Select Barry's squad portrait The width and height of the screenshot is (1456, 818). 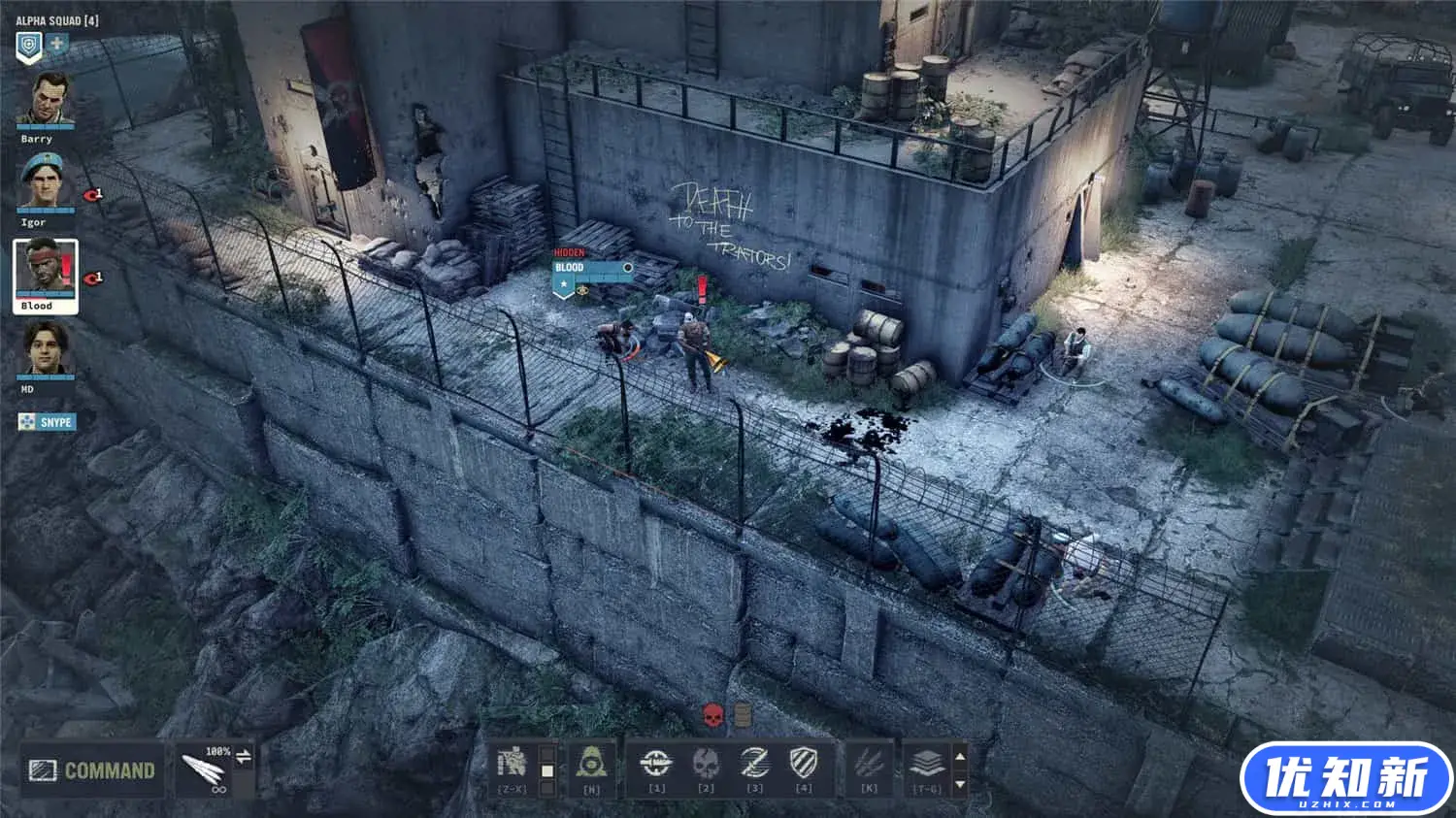tap(45, 101)
